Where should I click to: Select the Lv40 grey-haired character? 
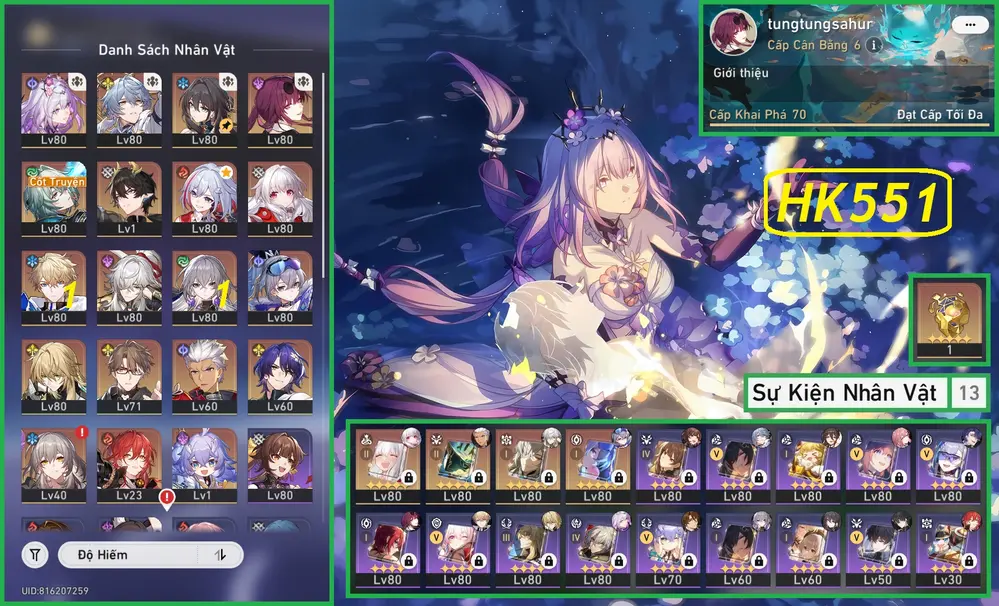(x=53, y=460)
